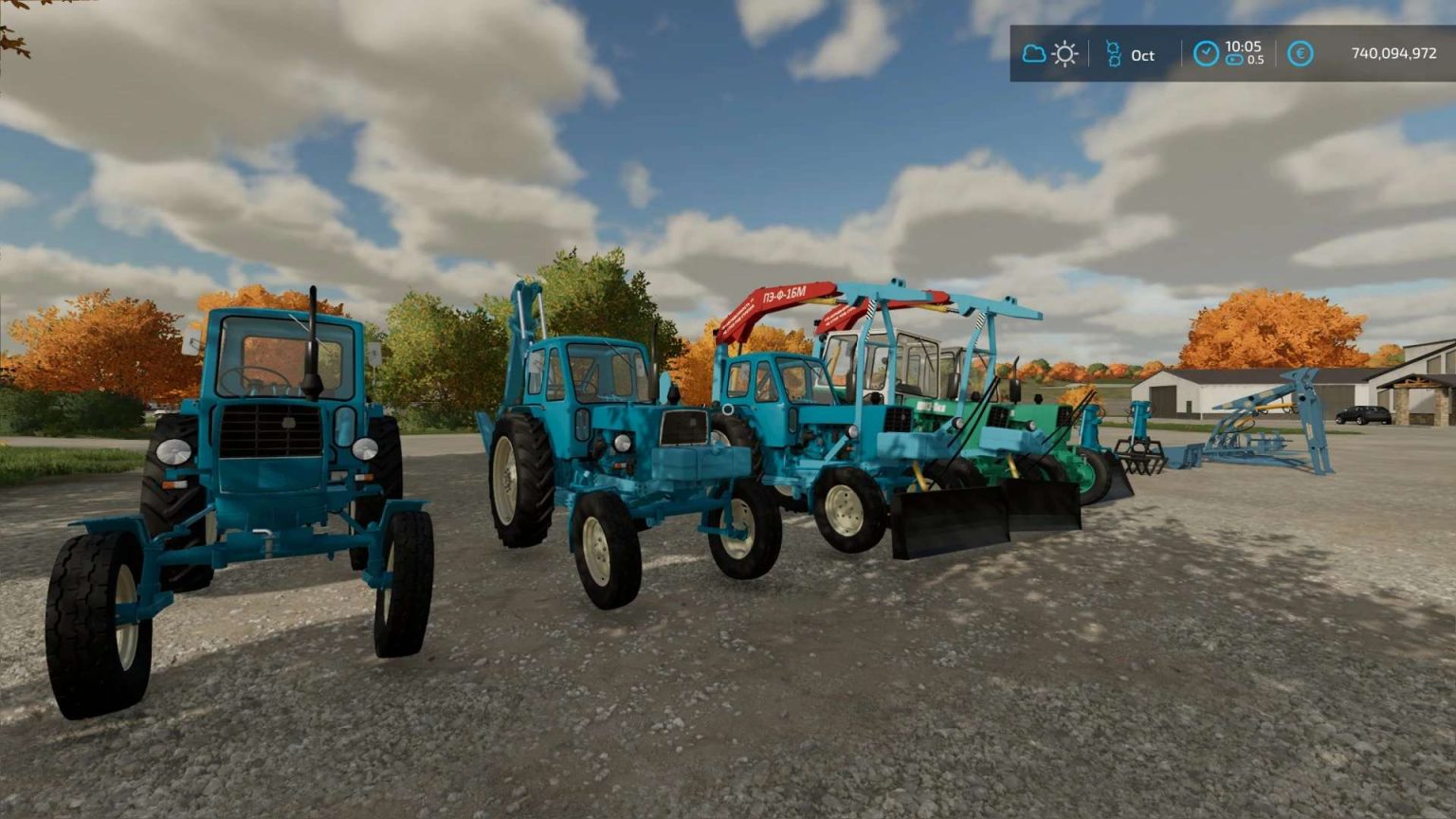Click the Euro currency coin icon

coord(1301,55)
